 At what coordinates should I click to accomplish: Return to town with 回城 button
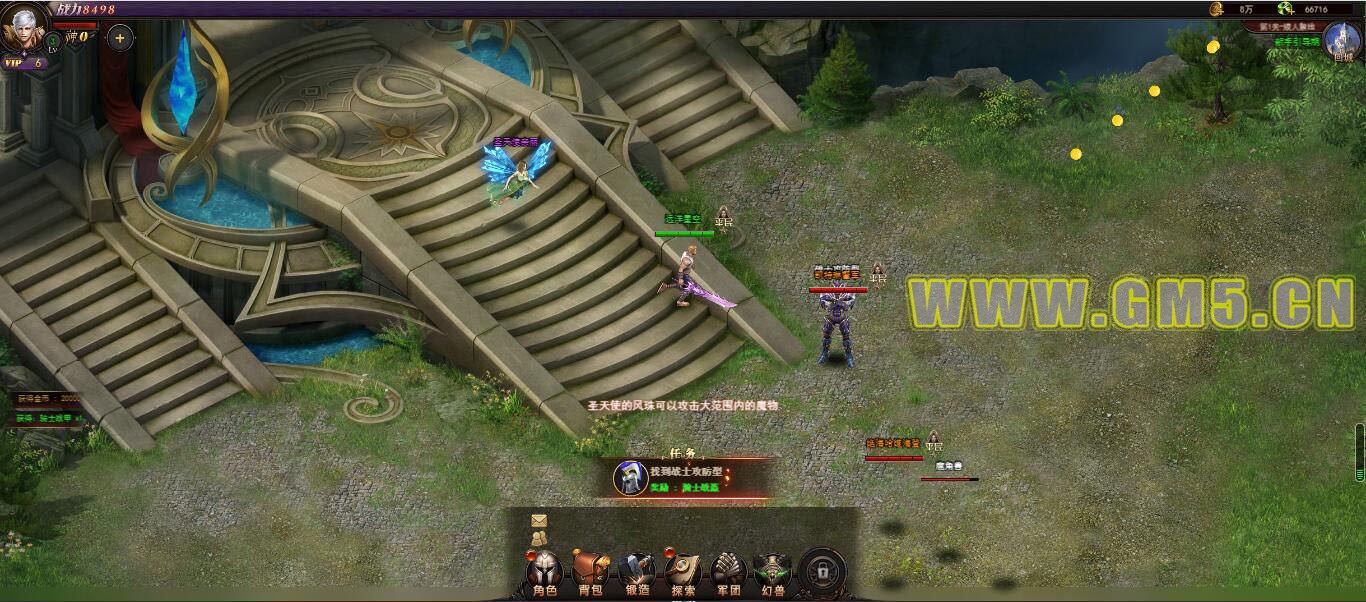(x=1342, y=42)
